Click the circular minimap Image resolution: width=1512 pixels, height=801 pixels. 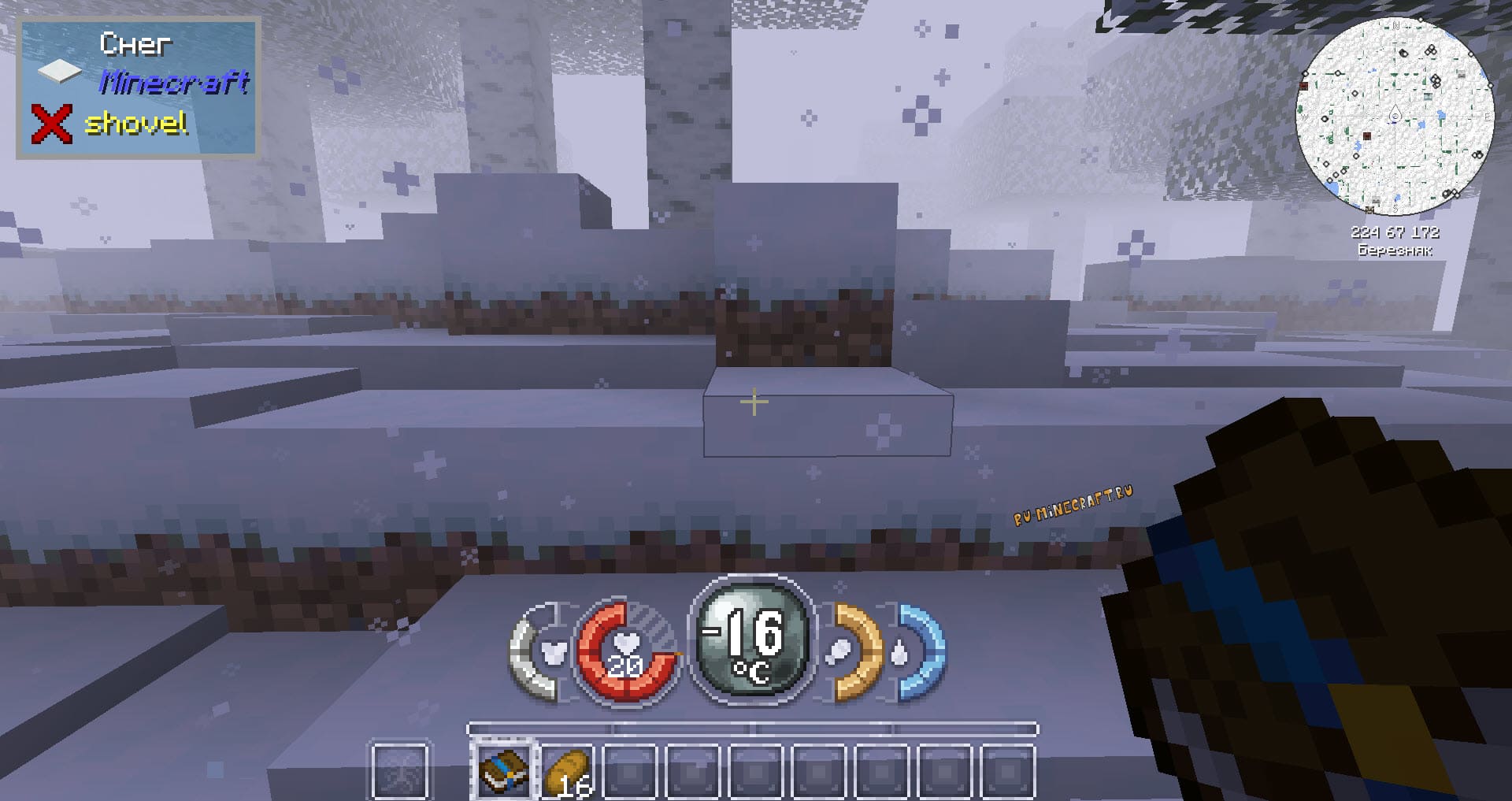[1395, 117]
